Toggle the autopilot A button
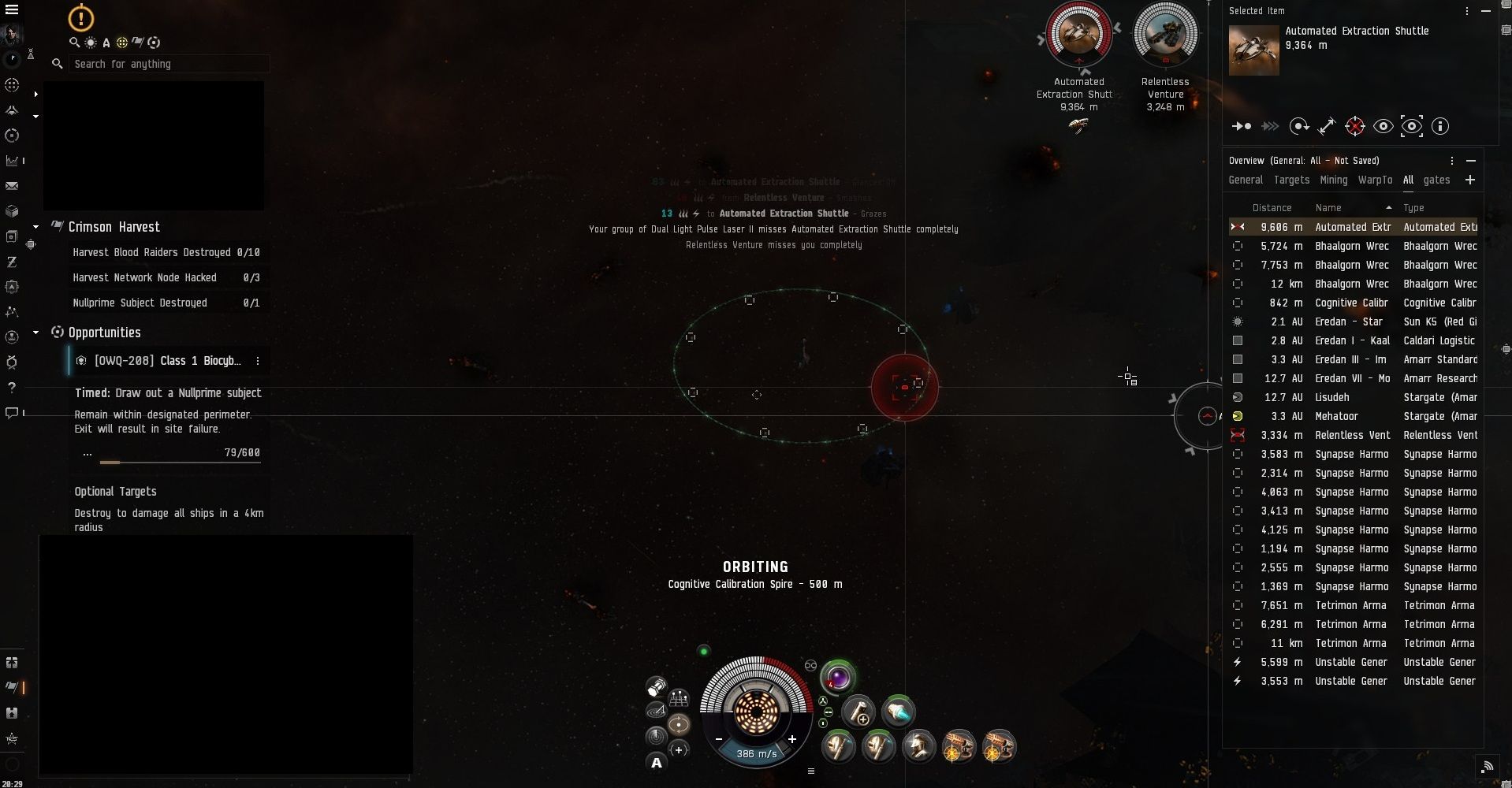1512x788 pixels. click(x=656, y=762)
